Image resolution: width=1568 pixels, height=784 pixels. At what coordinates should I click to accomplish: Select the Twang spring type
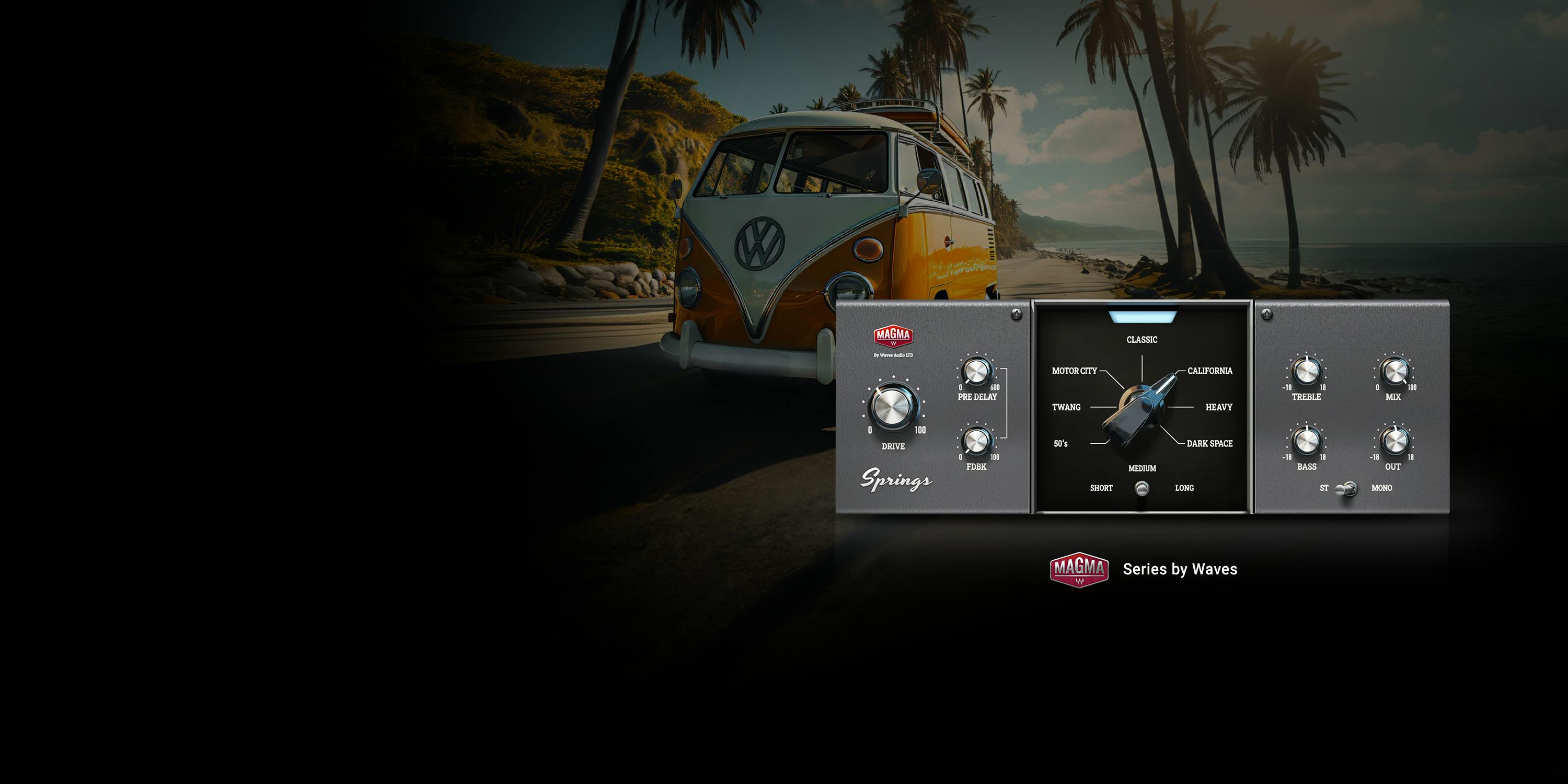pos(1066,407)
